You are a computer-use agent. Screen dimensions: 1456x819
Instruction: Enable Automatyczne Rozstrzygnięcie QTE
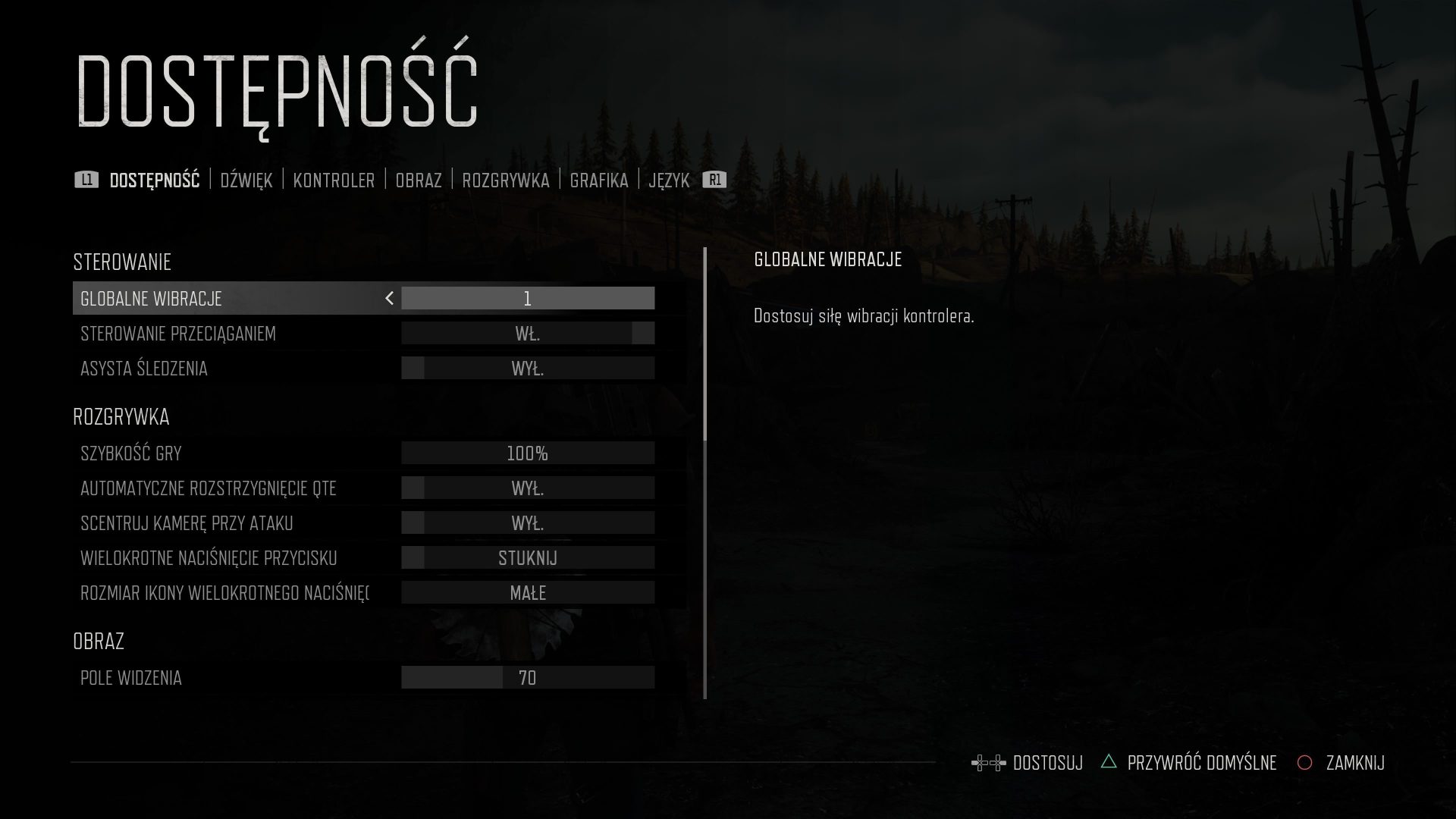click(528, 488)
